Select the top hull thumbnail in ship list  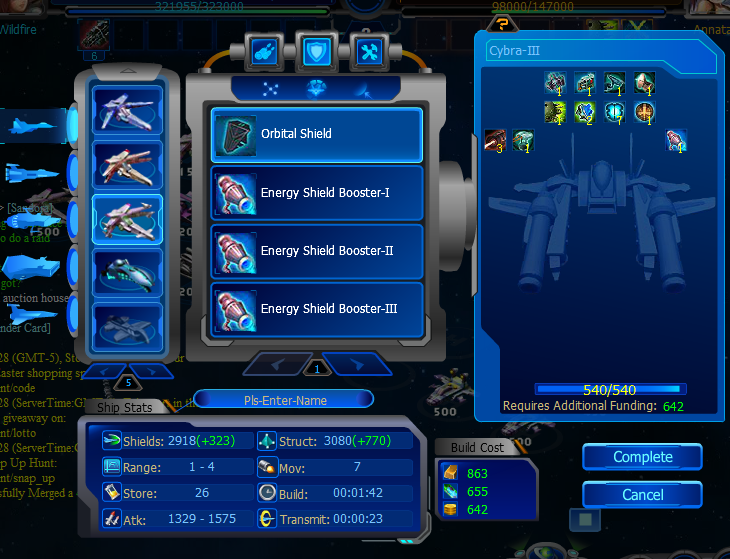(x=127, y=110)
